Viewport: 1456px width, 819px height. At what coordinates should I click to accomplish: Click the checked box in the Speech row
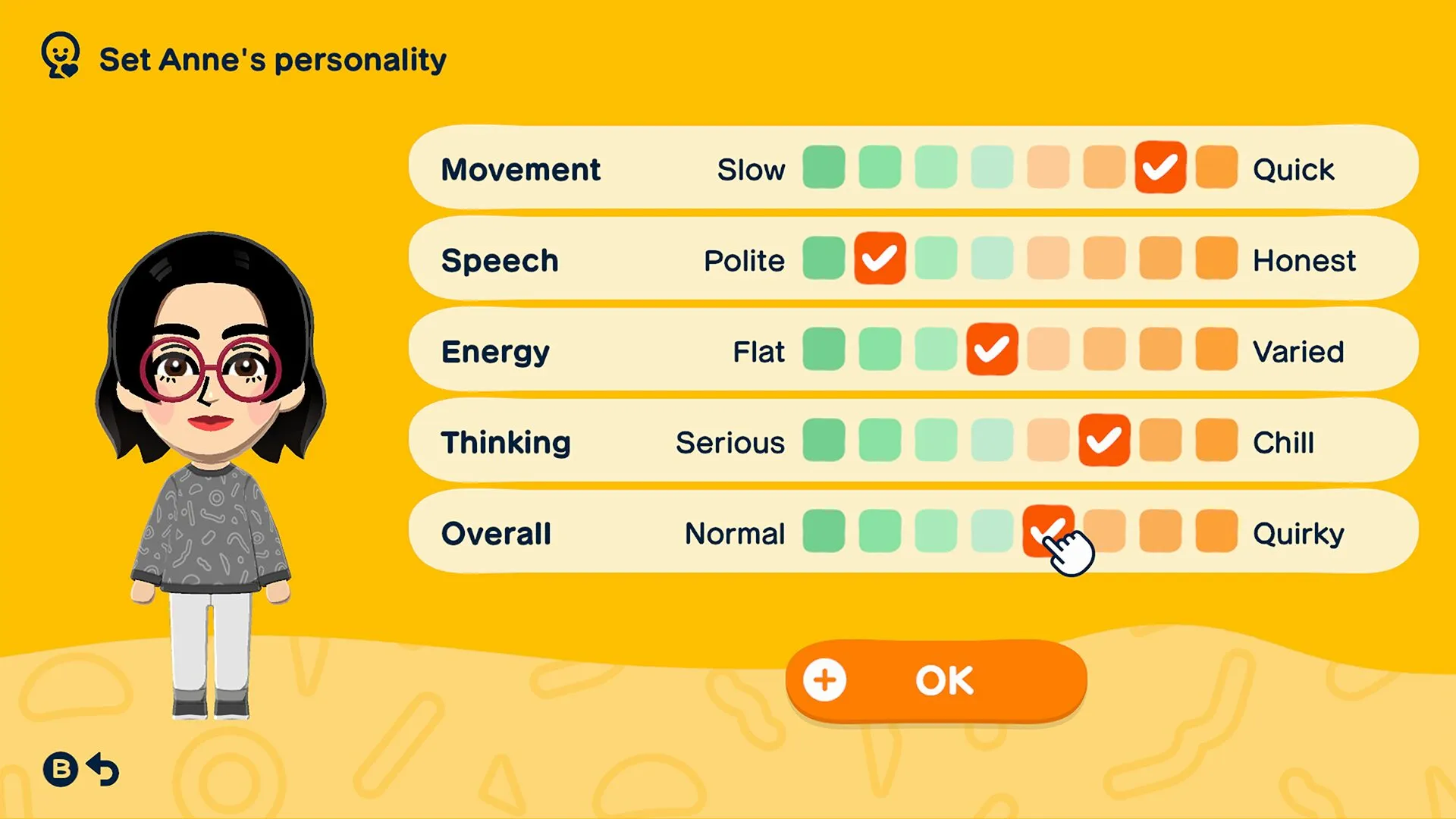880,259
